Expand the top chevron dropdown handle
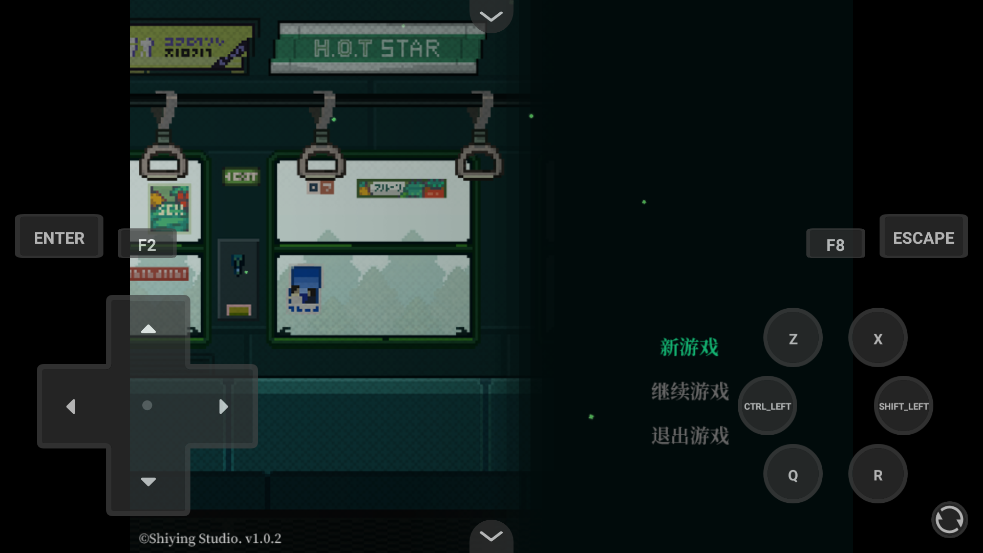This screenshot has width=983, height=553. (x=491, y=15)
